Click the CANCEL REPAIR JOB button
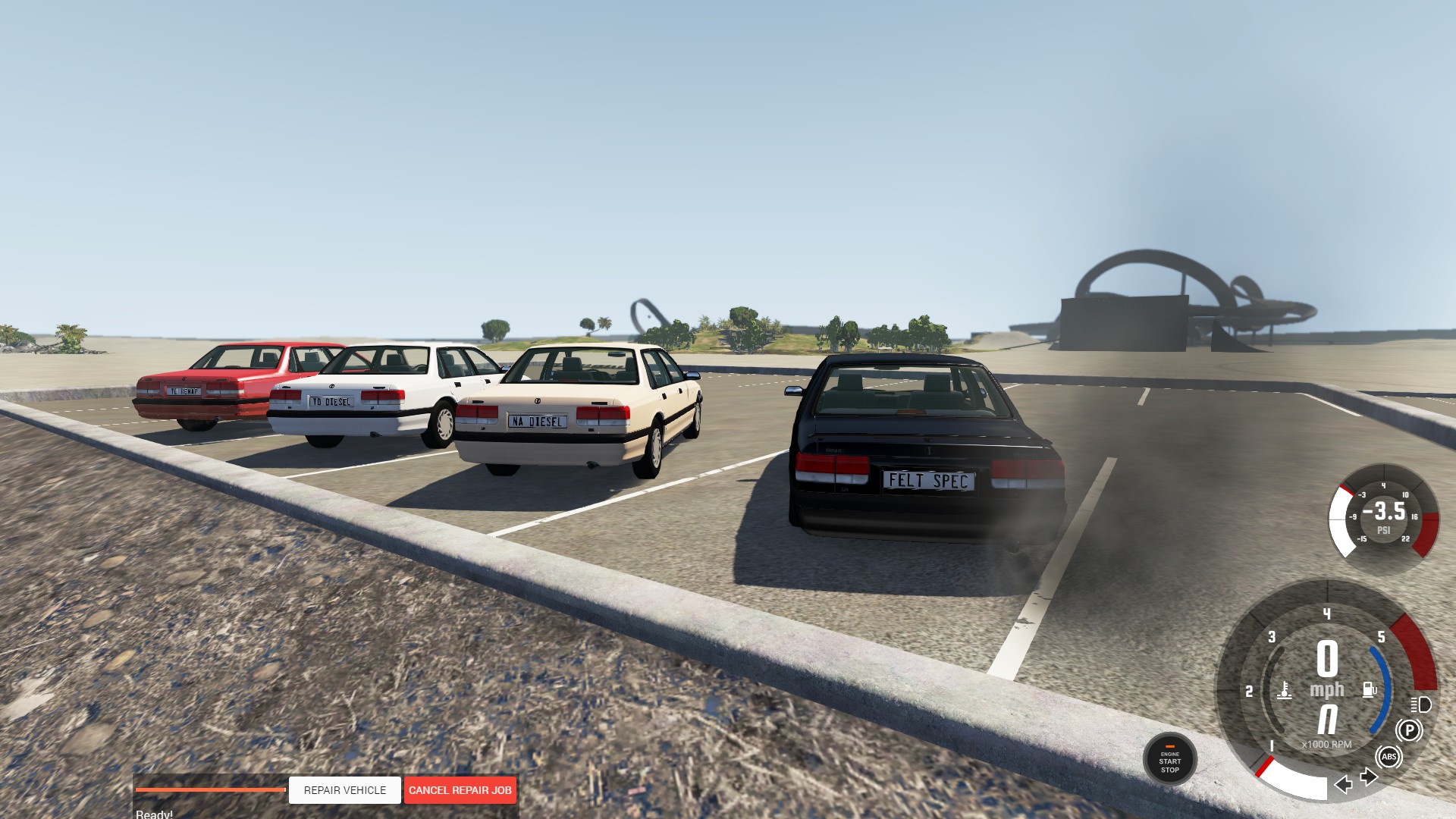1456x819 pixels. click(x=460, y=790)
